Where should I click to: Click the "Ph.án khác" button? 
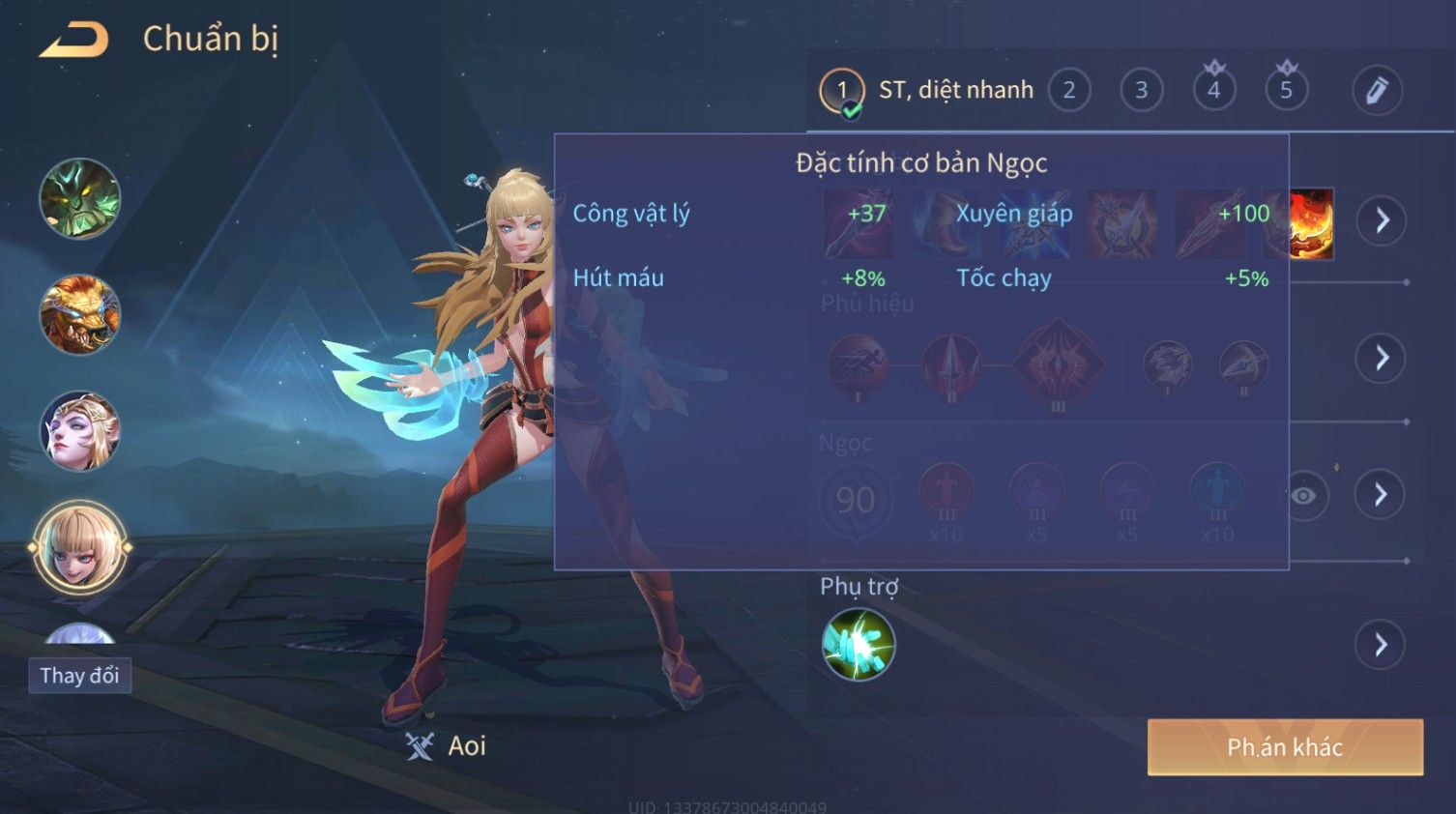tap(1285, 747)
